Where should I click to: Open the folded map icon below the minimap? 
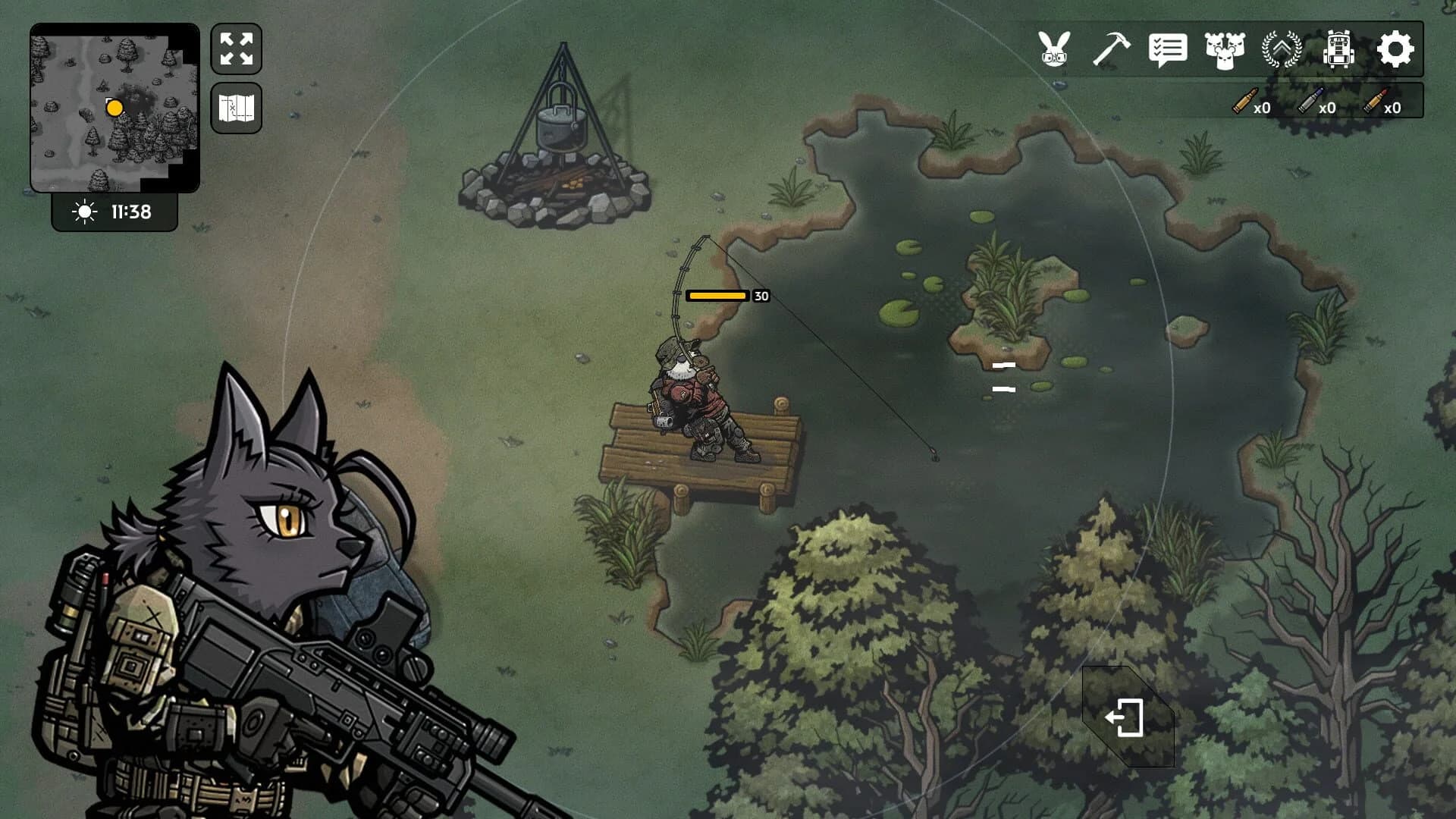[236, 108]
